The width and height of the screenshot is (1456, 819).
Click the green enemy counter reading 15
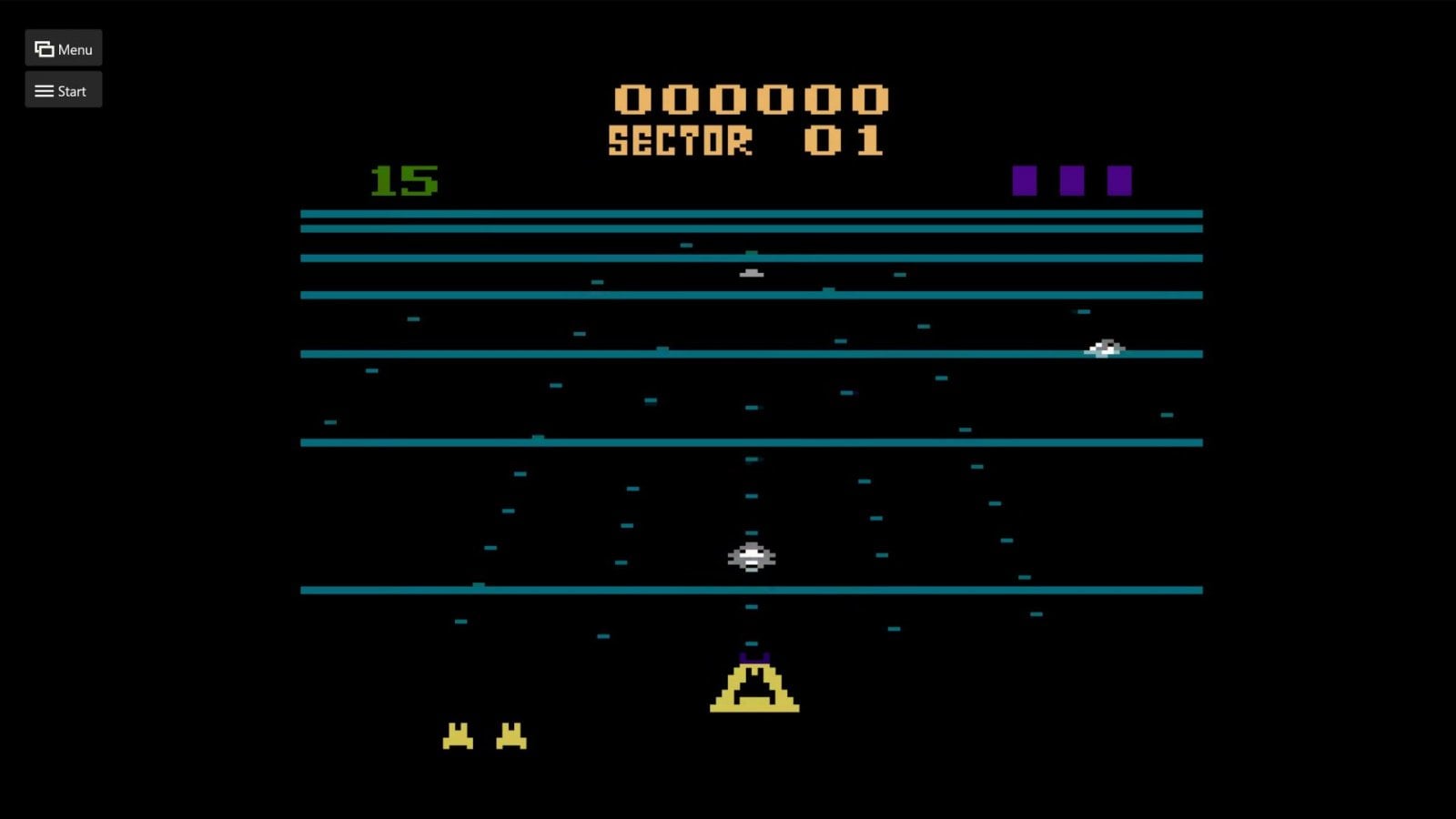point(403,180)
